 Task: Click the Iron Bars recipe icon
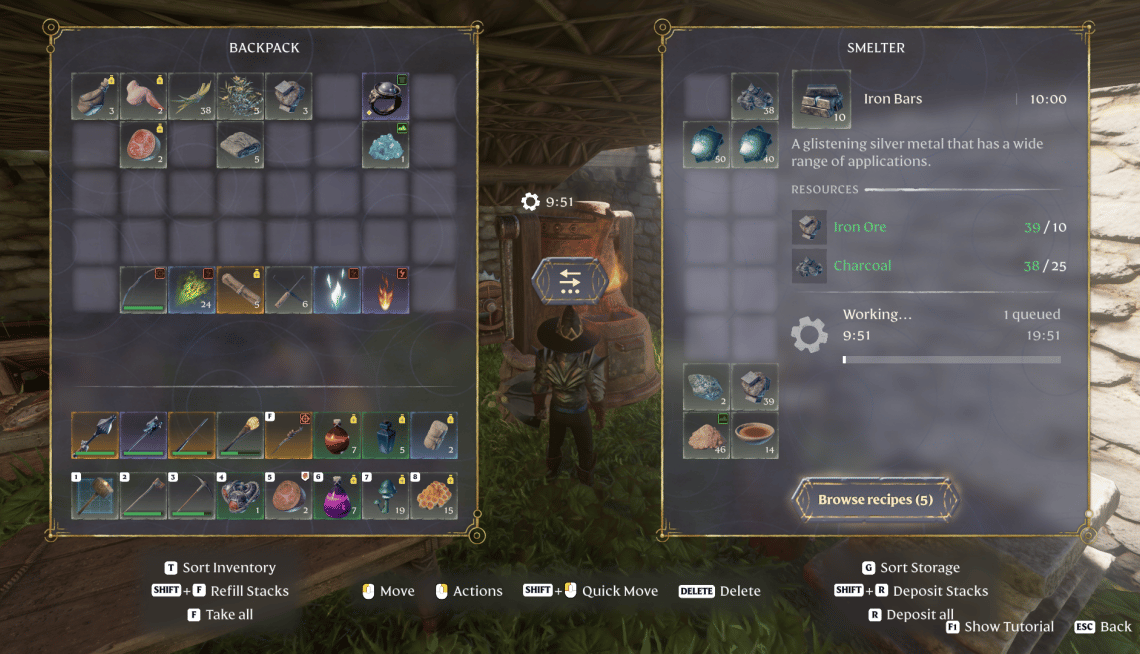click(821, 99)
